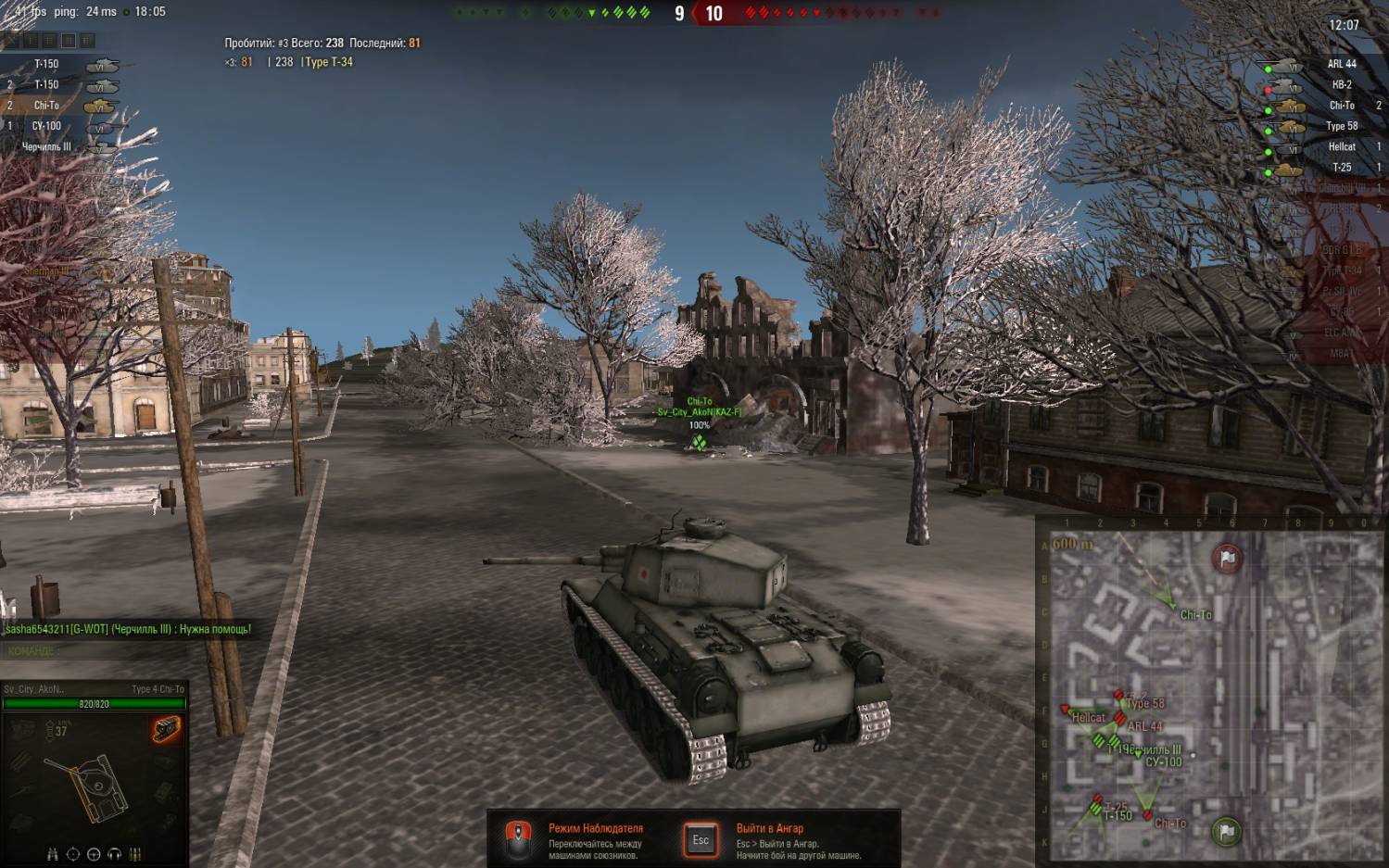Click the green allied base flag on minimap
1389x868 pixels.
1227,831
